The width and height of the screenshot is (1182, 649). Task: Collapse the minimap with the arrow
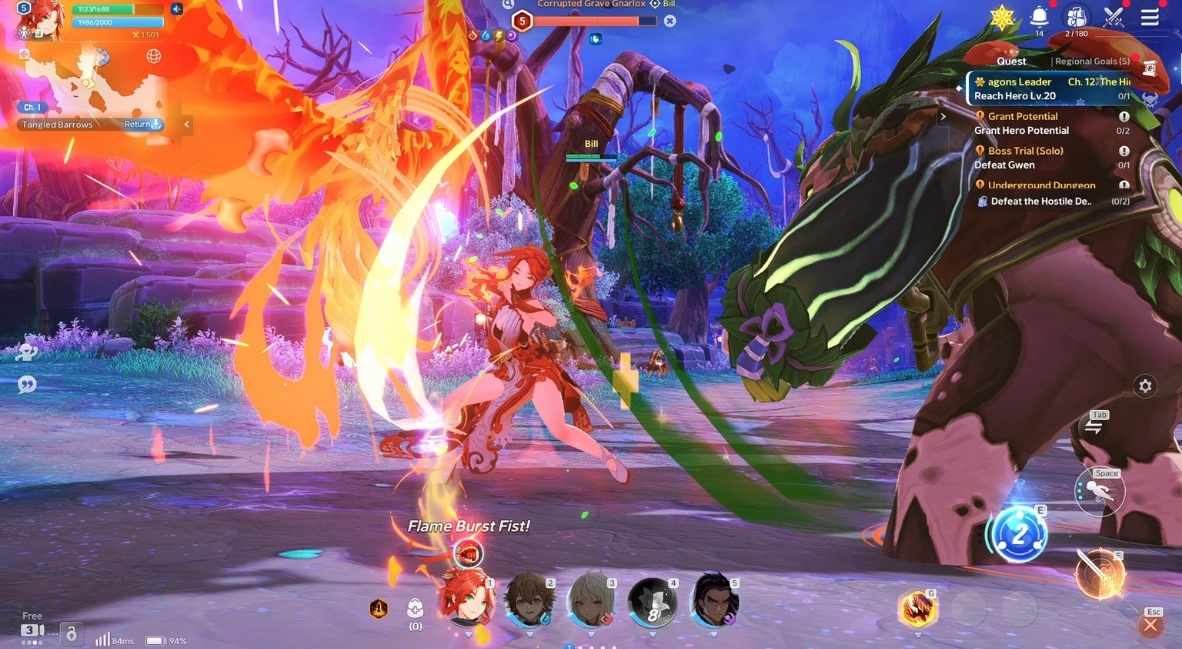pos(187,124)
